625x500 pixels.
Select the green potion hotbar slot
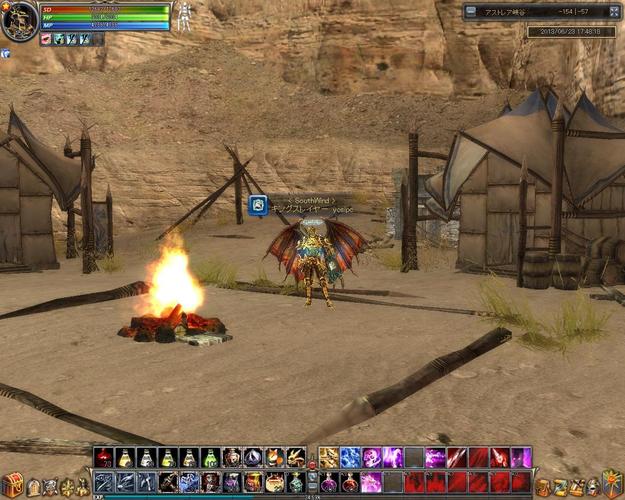[210, 458]
